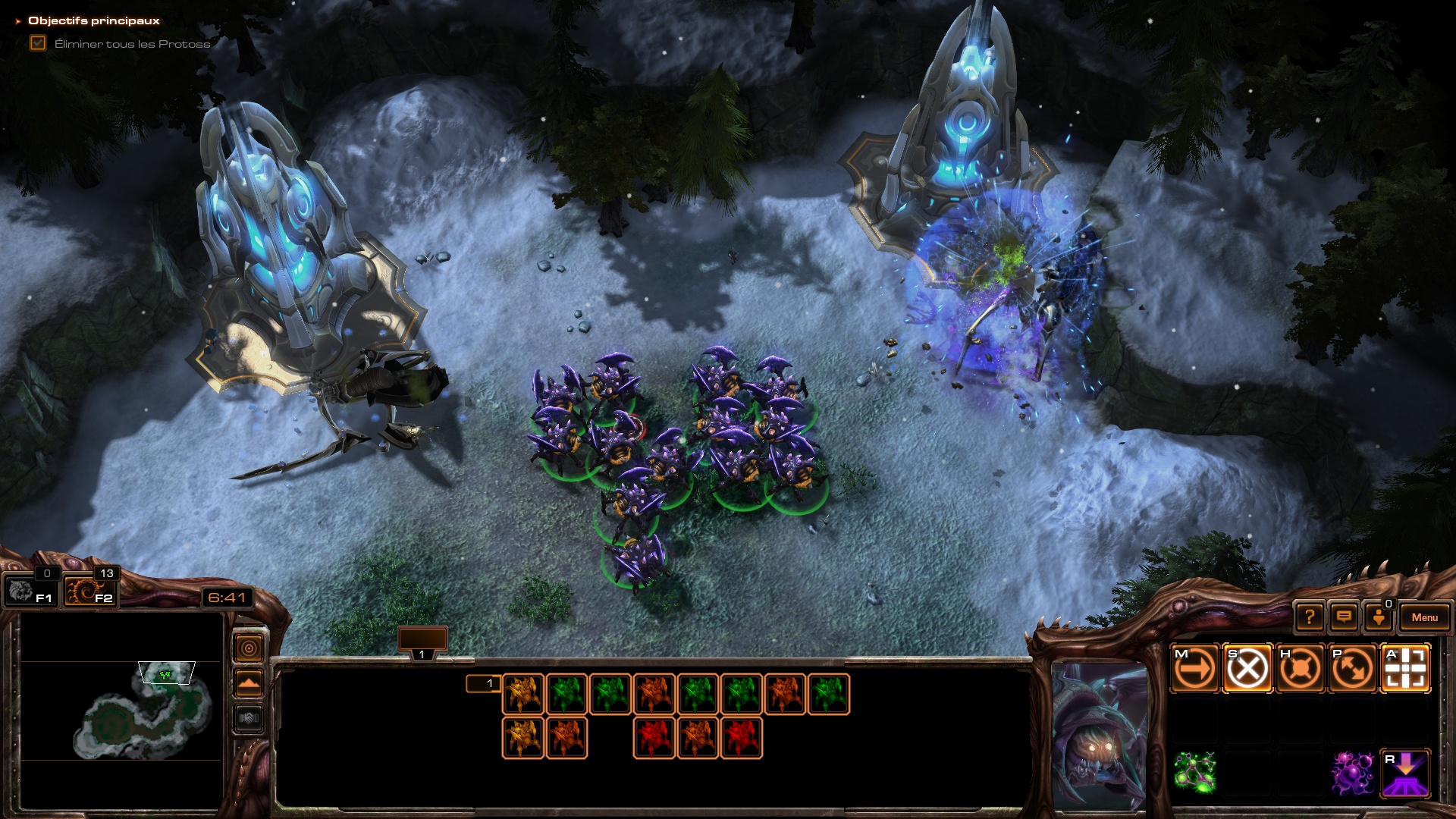
Task: Activate the minimap ping button
Action: click(249, 648)
